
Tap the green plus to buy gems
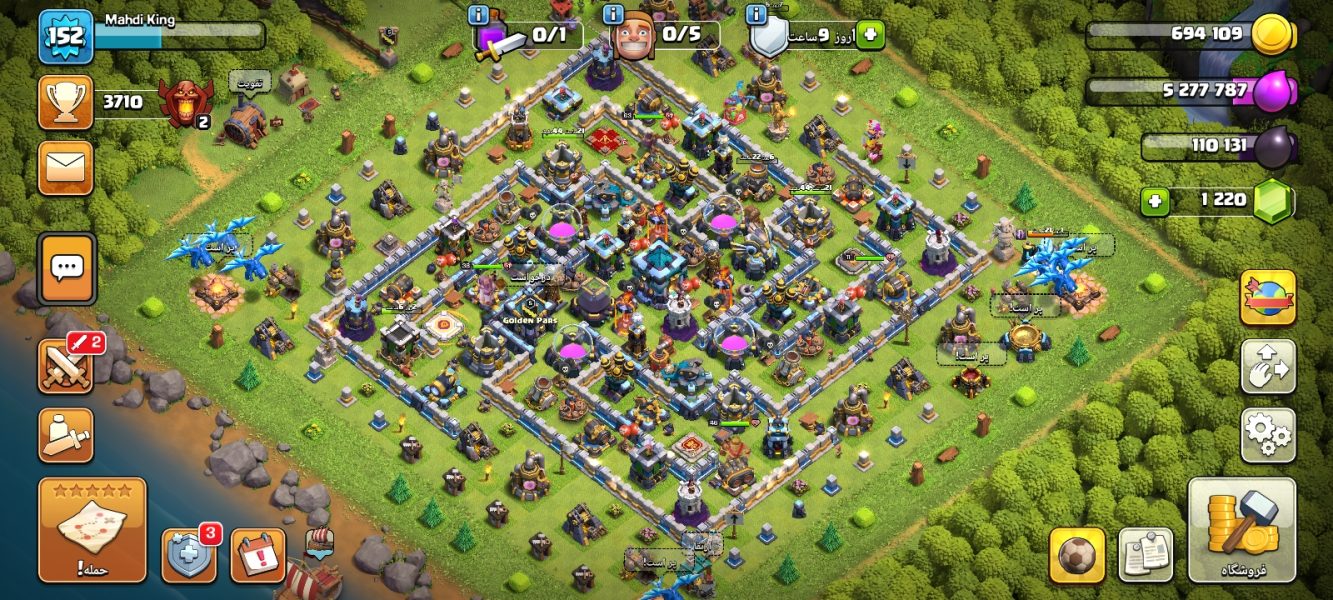tap(1156, 201)
